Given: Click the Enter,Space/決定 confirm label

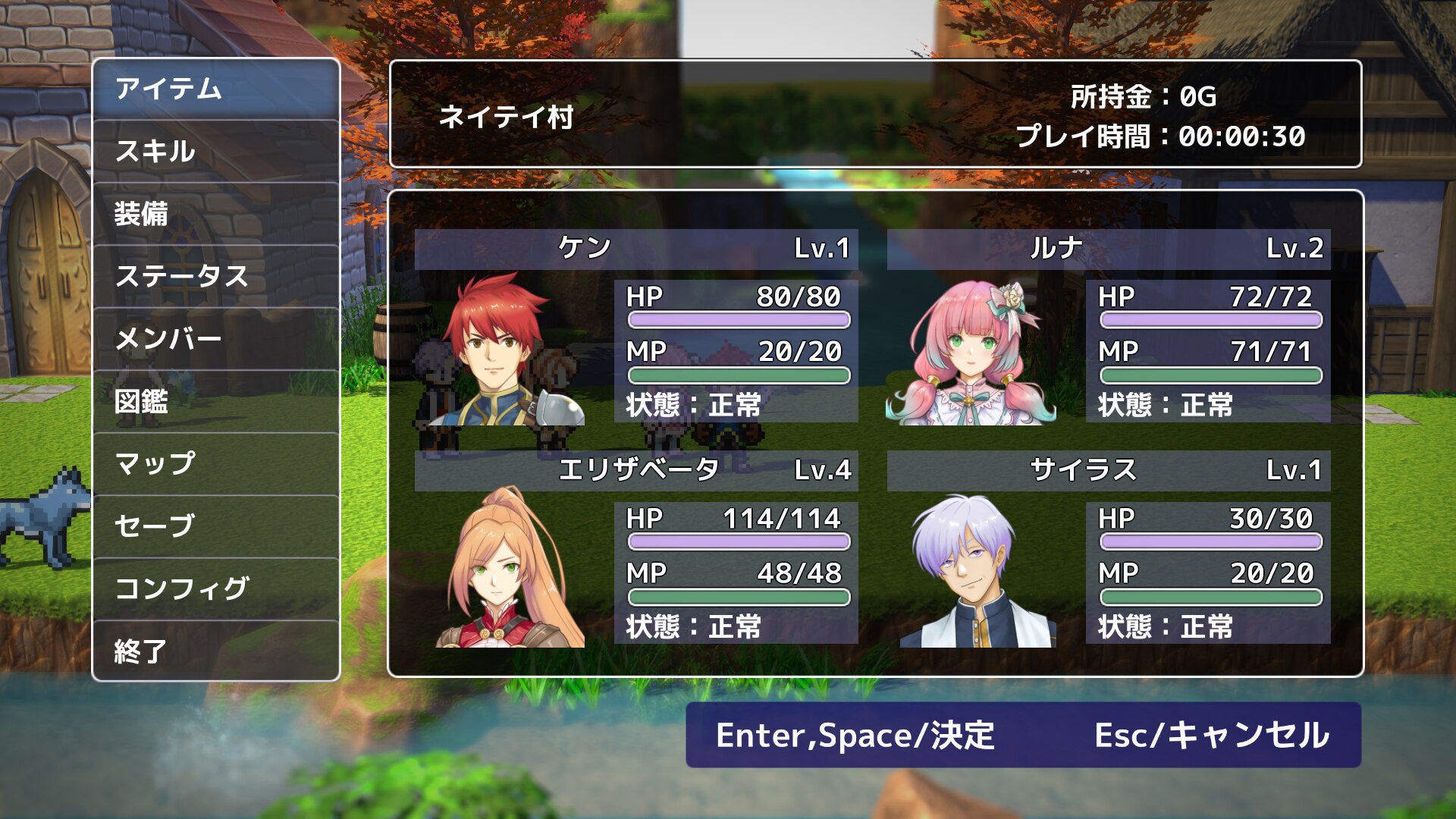Looking at the screenshot, I should point(855,735).
